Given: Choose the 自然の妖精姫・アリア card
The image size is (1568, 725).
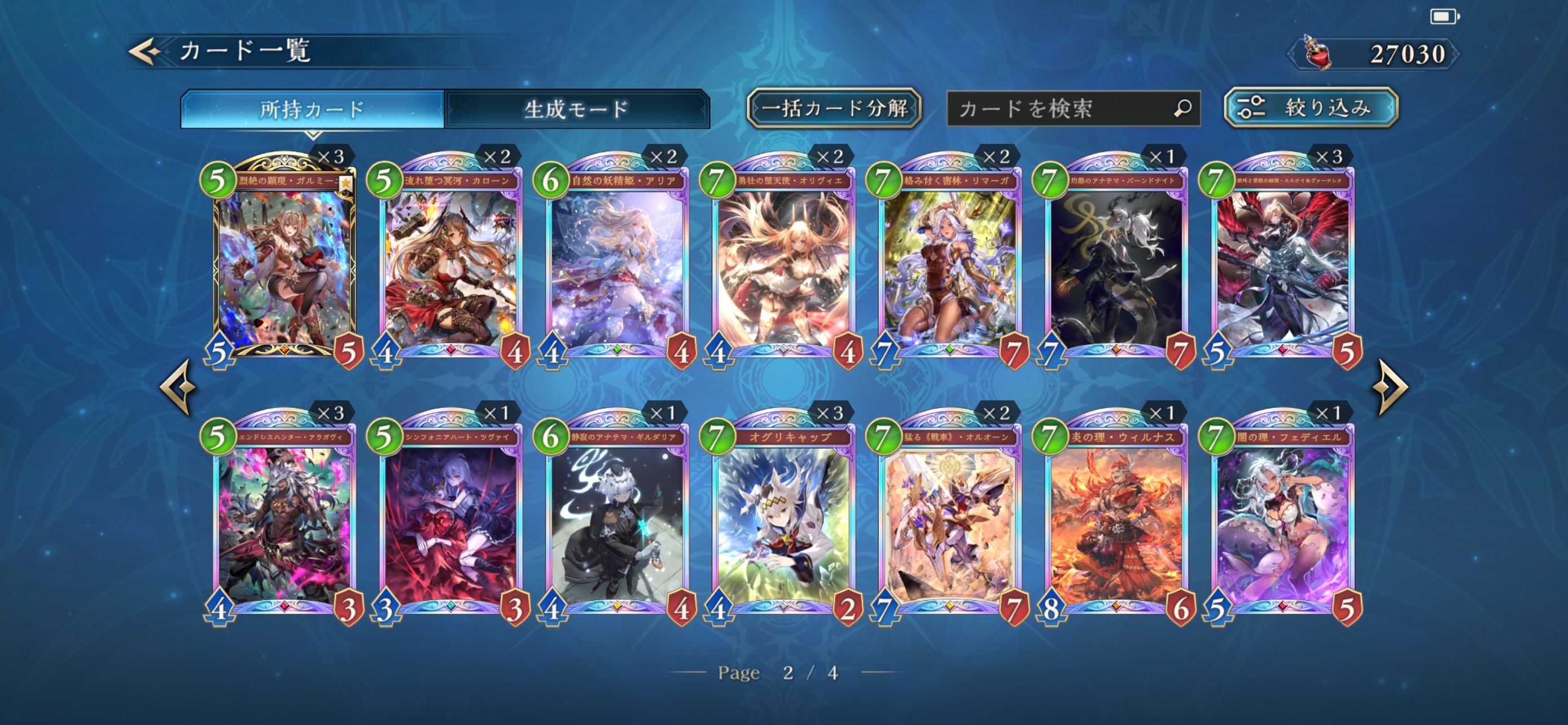Looking at the screenshot, I should click(x=617, y=262).
